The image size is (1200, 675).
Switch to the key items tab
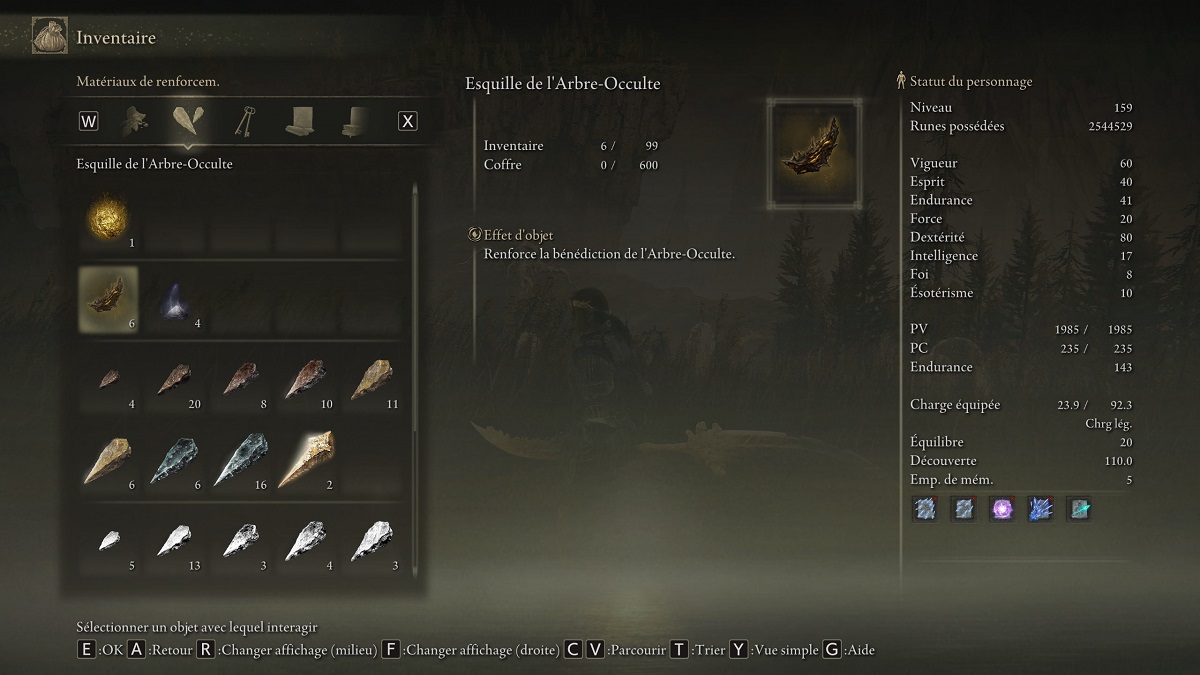pyautogui.click(x=243, y=121)
